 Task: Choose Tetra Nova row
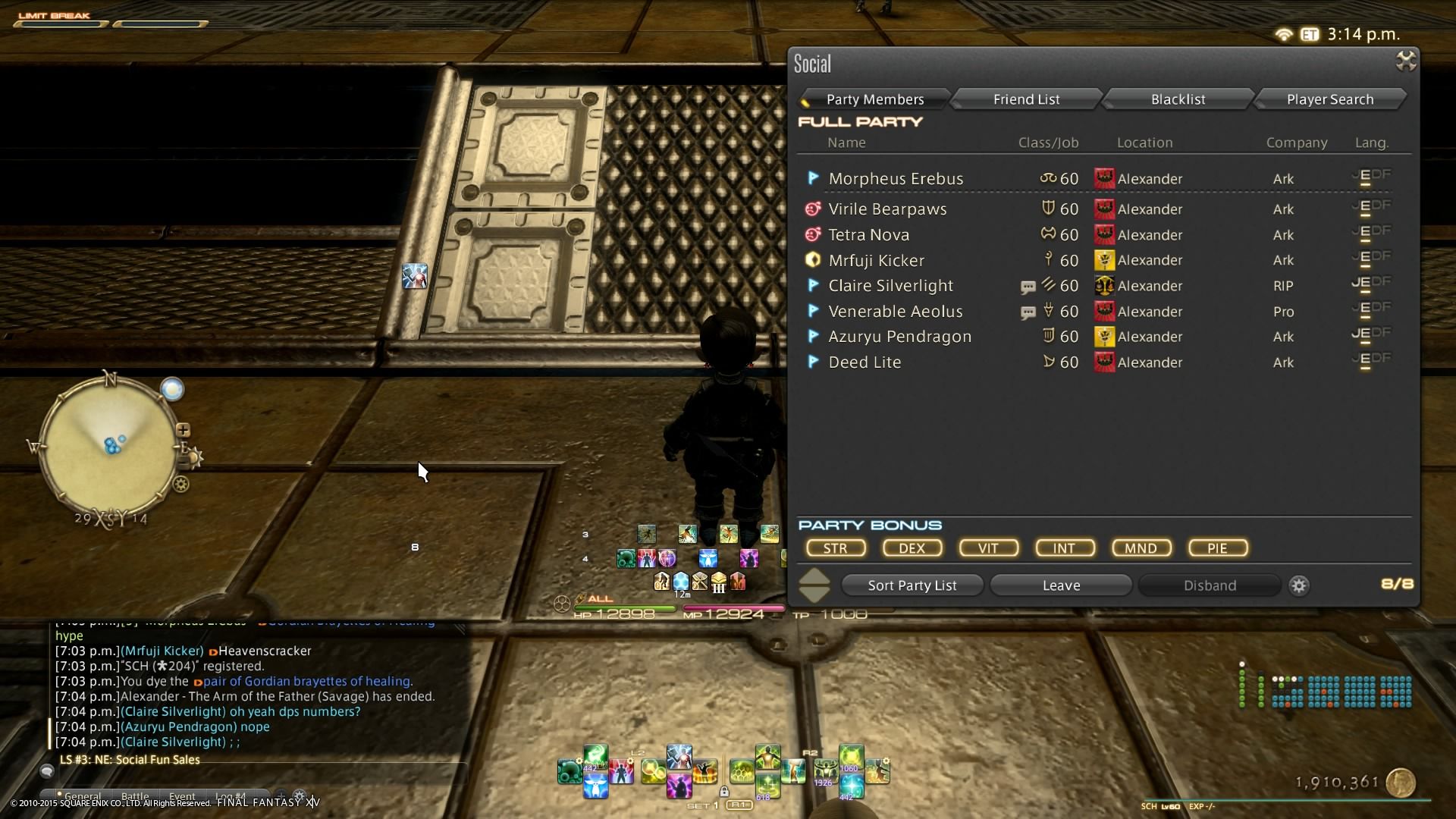[868, 235]
